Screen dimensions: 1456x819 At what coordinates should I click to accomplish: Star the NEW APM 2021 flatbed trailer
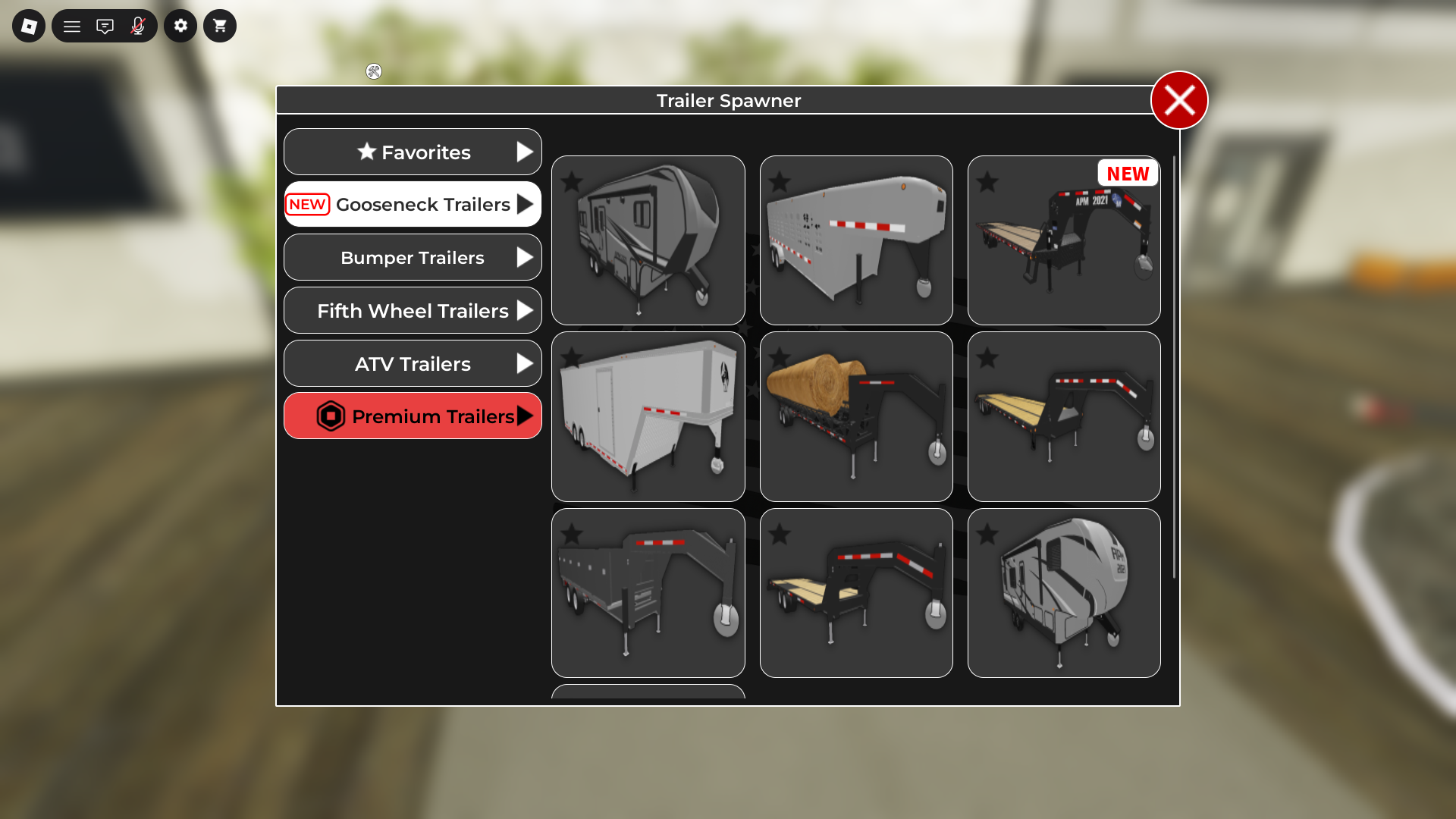pyautogui.click(x=987, y=182)
